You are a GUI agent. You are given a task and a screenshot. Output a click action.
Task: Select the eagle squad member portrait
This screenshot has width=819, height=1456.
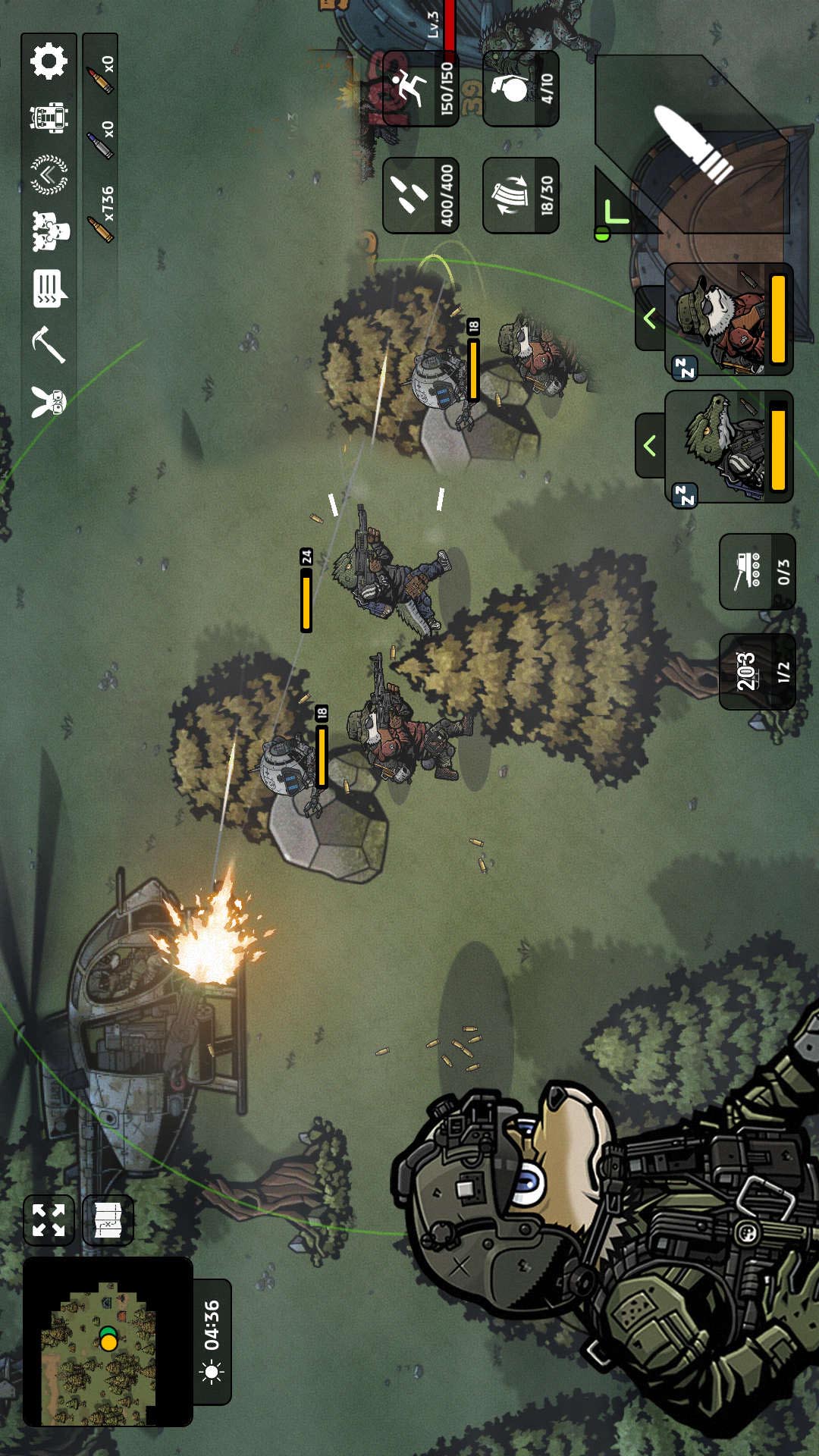click(x=730, y=319)
